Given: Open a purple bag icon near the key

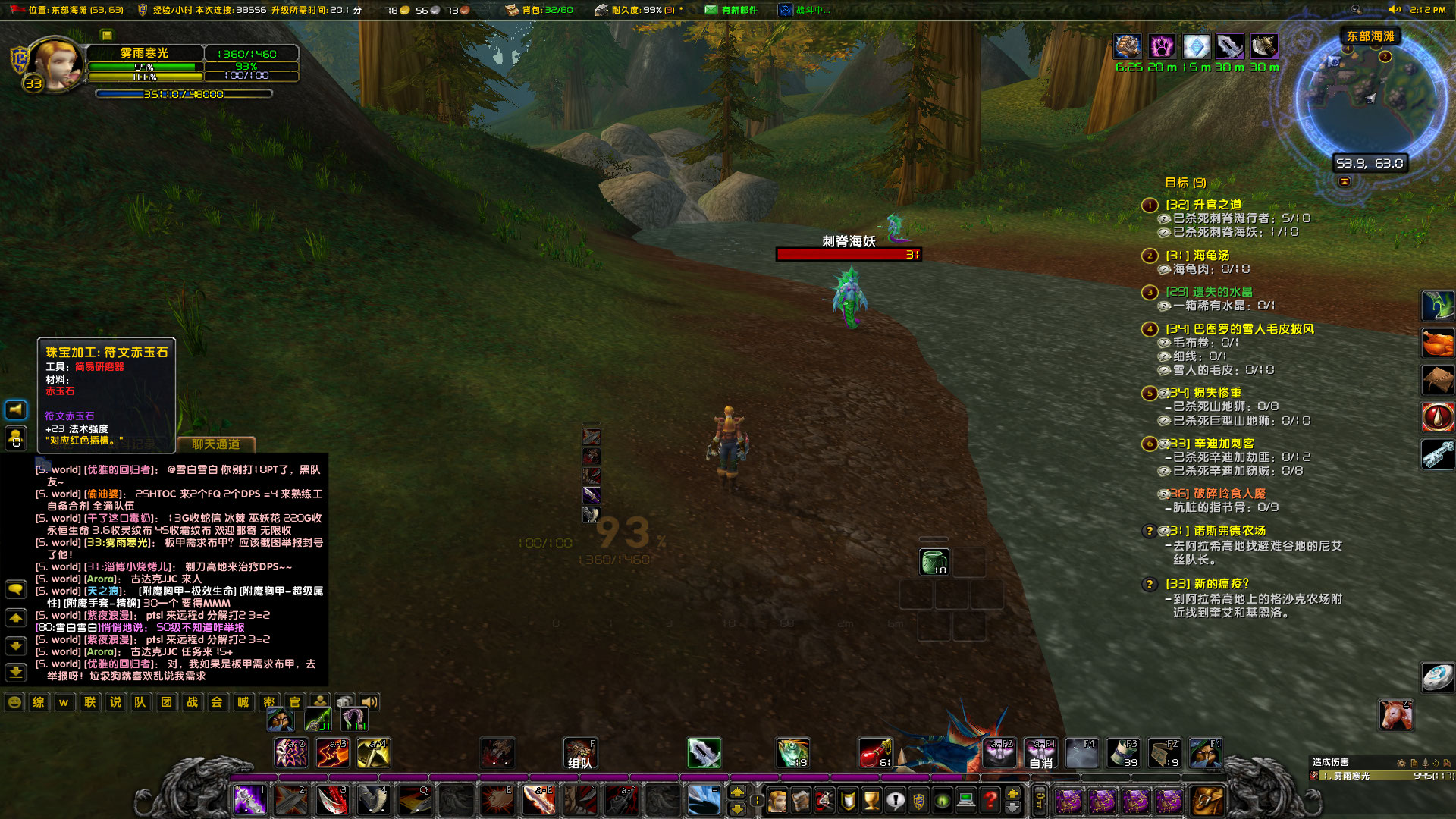Looking at the screenshot, I should click(x=1071, y=800).
